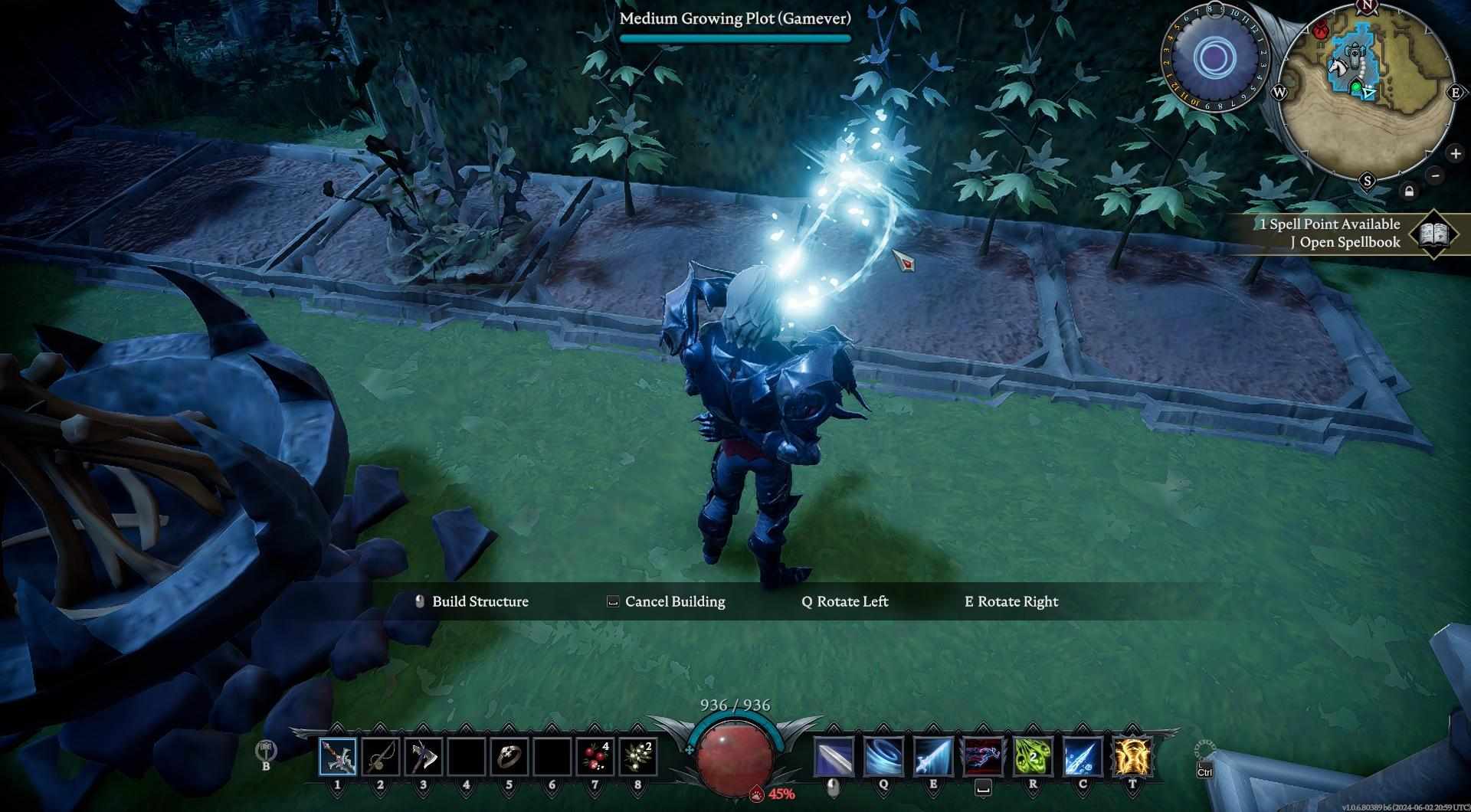The height and width of the screenshot is (812, 1471).
Task: Zoom out the minimap with minus button
Action: 1436,175
